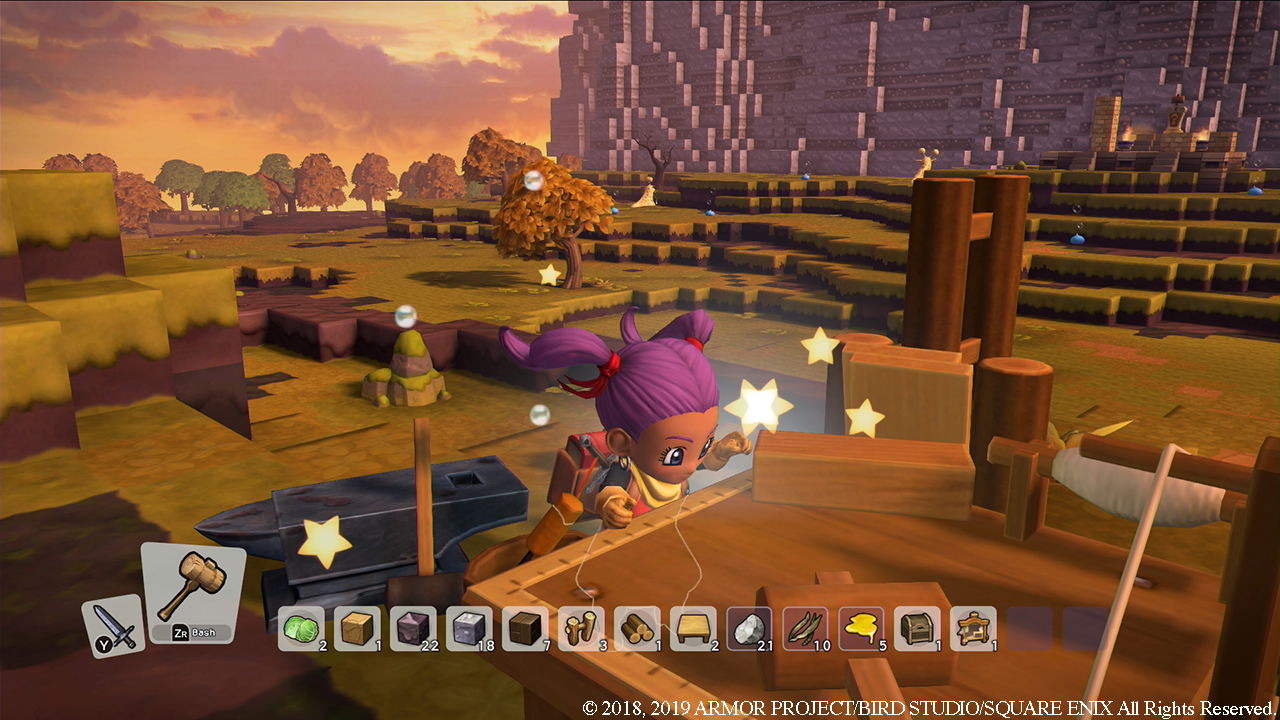The height and width of the screenshot is (720, 1280).
Task: Choose the treasure chest hotbar slot
Action: (917, 628)
